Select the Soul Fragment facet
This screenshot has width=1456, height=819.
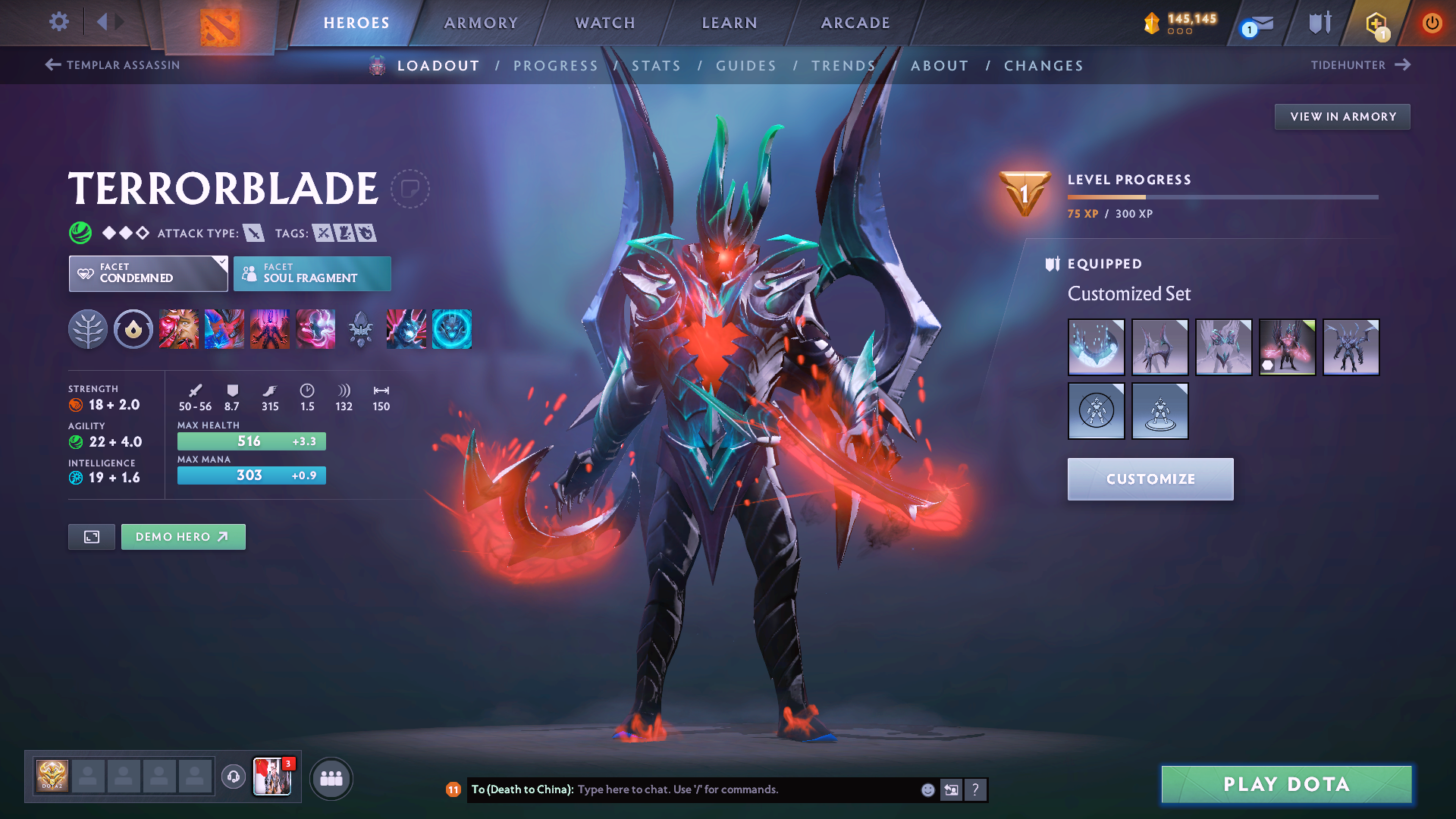point(312,273)
